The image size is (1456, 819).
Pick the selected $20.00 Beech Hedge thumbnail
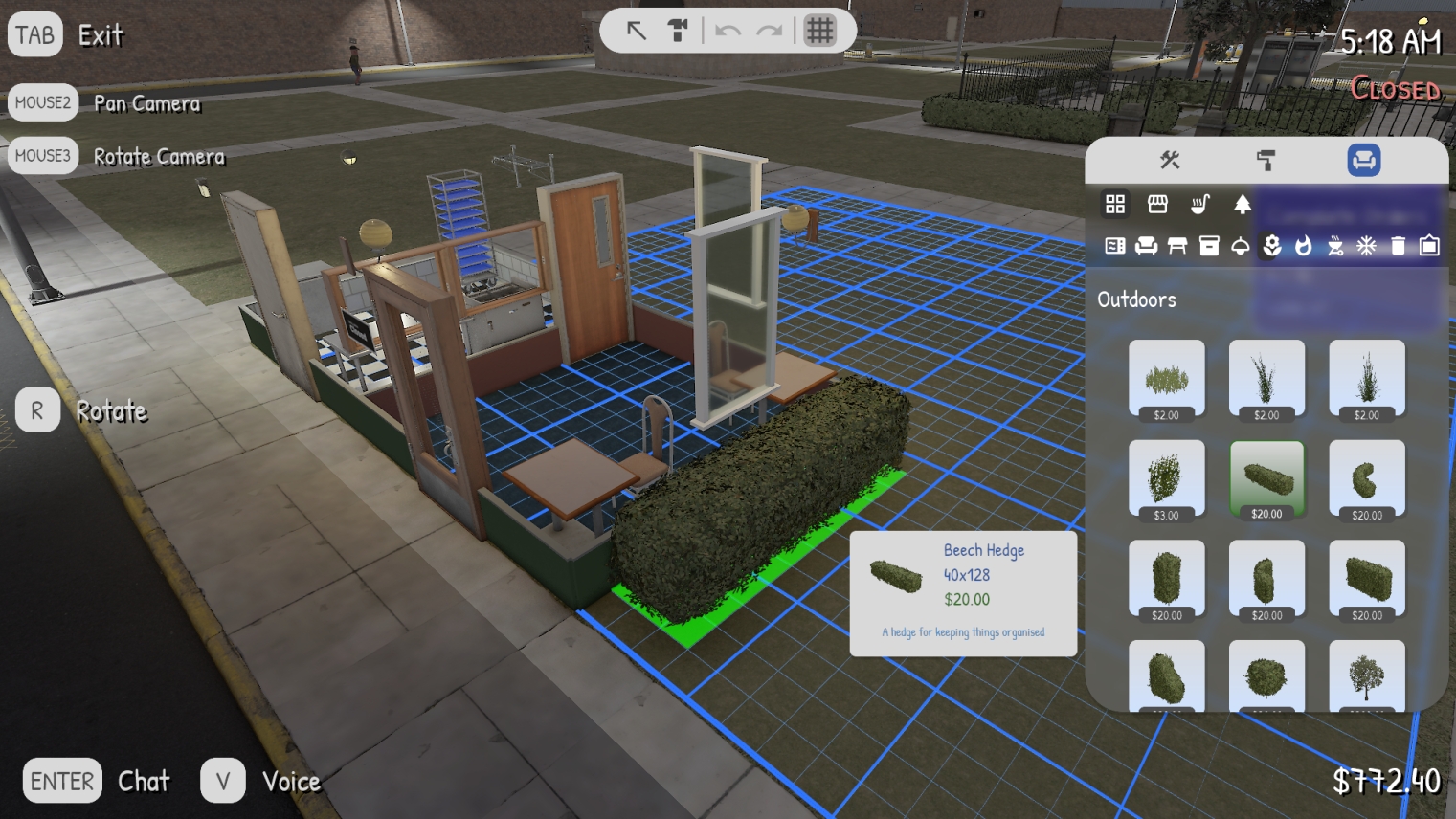pyautogui.click(x=1266, y=478)
